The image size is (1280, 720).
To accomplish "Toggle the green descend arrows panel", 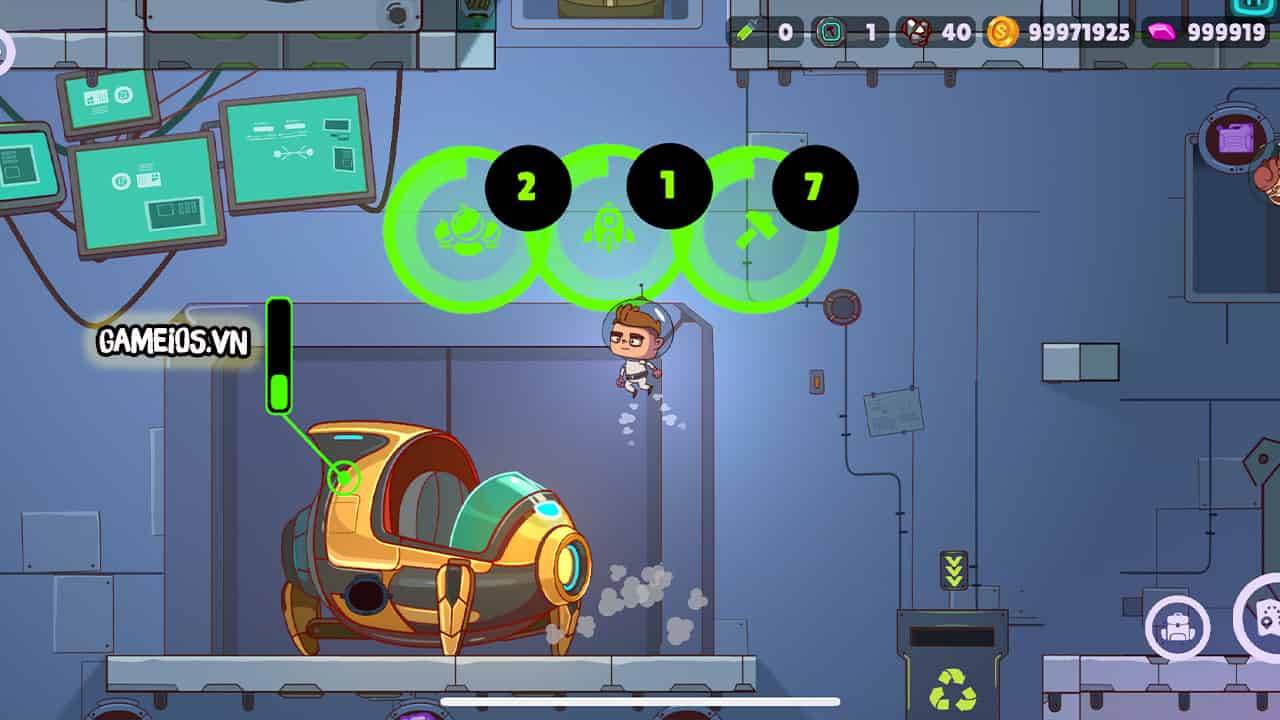I will (955, 572).
